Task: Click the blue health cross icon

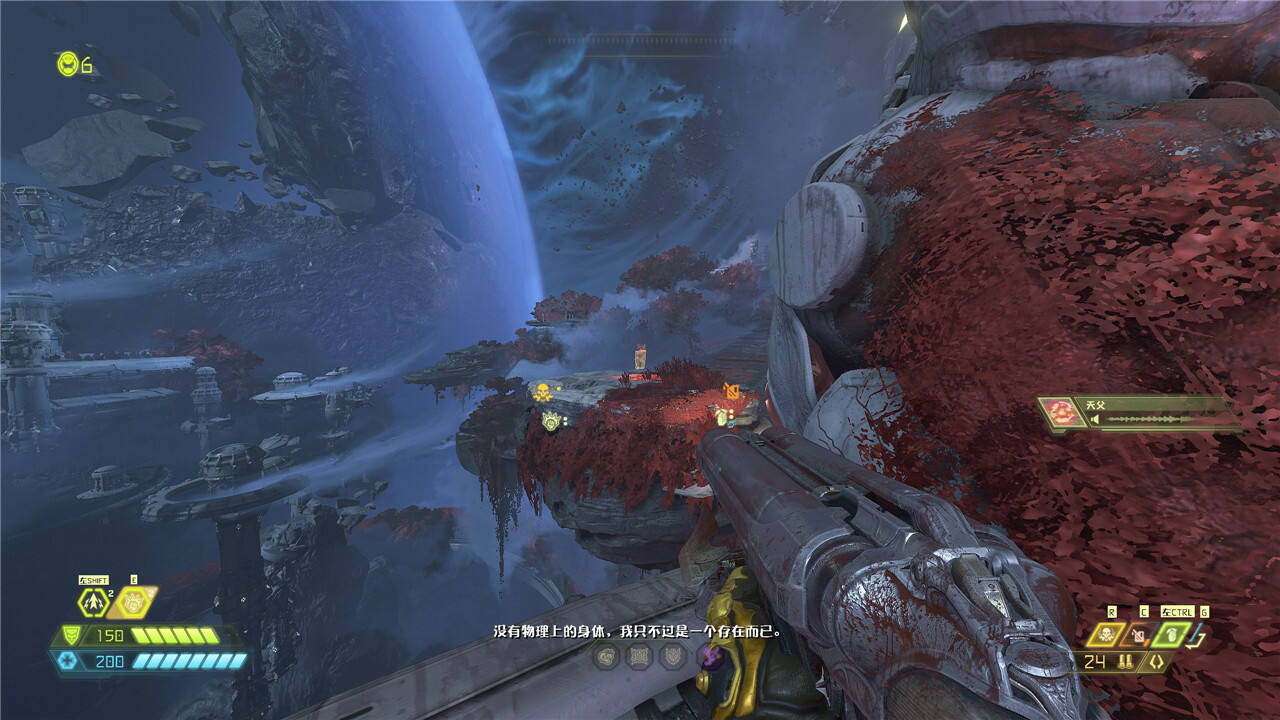Action: click(66, 661)
